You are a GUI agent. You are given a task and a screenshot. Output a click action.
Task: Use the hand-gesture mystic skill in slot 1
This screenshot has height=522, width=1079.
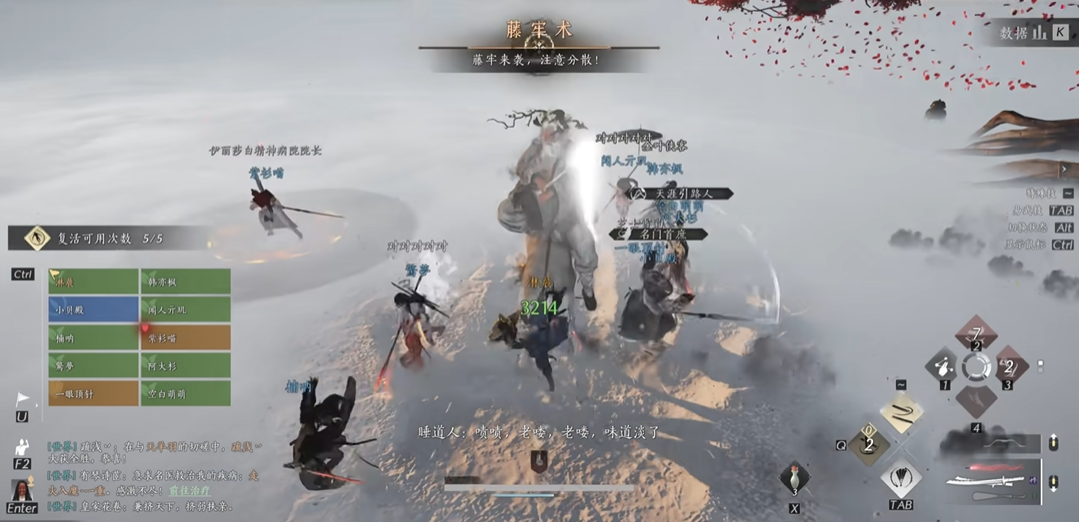pyautogui.click(x=942, y=366)
